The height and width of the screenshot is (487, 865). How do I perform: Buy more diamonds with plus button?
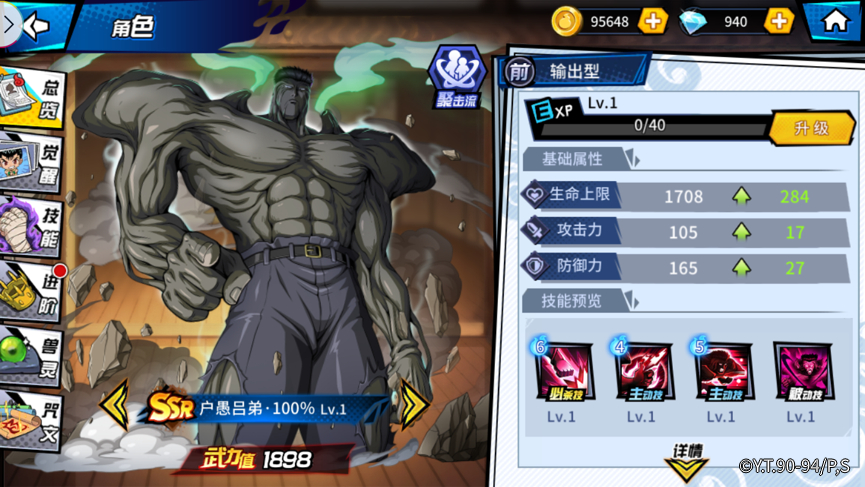coord(779,21)
